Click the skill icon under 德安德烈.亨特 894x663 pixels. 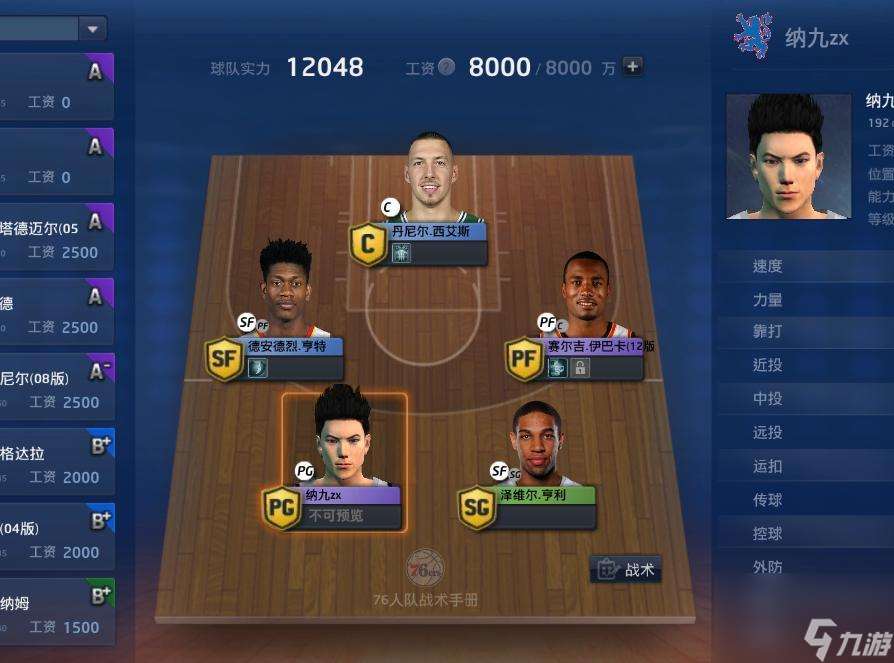[258, 368]
